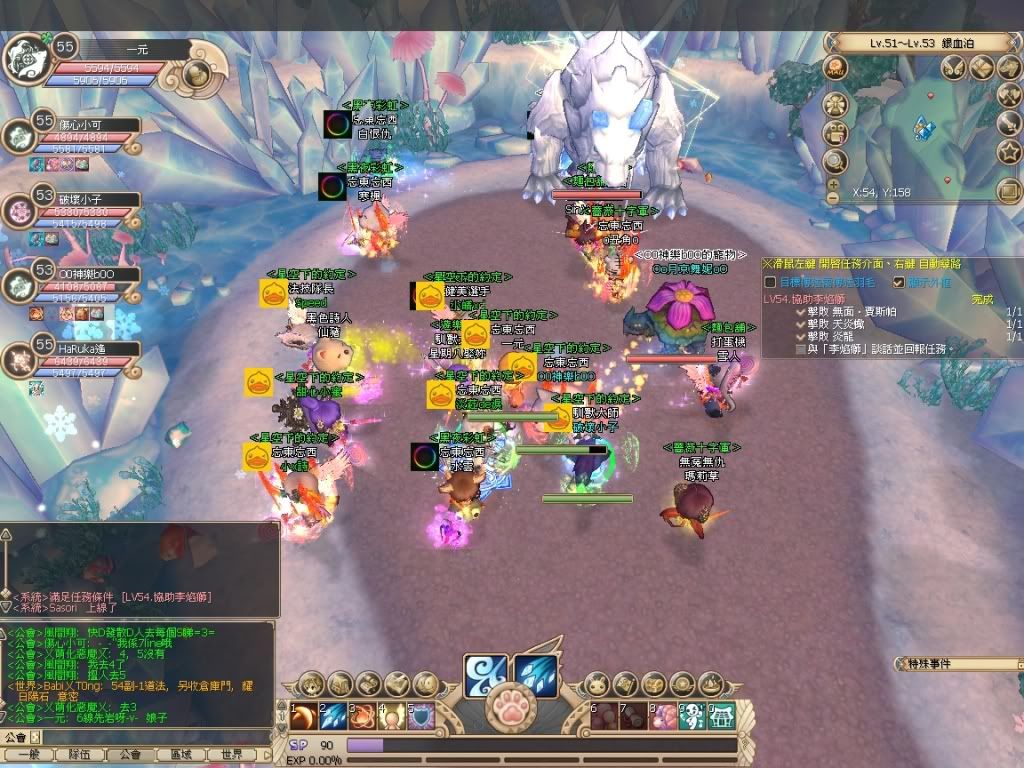The image size is (1024, 768).
Task: Open the 區域 chat tab
Action: [x=181, y=755]
